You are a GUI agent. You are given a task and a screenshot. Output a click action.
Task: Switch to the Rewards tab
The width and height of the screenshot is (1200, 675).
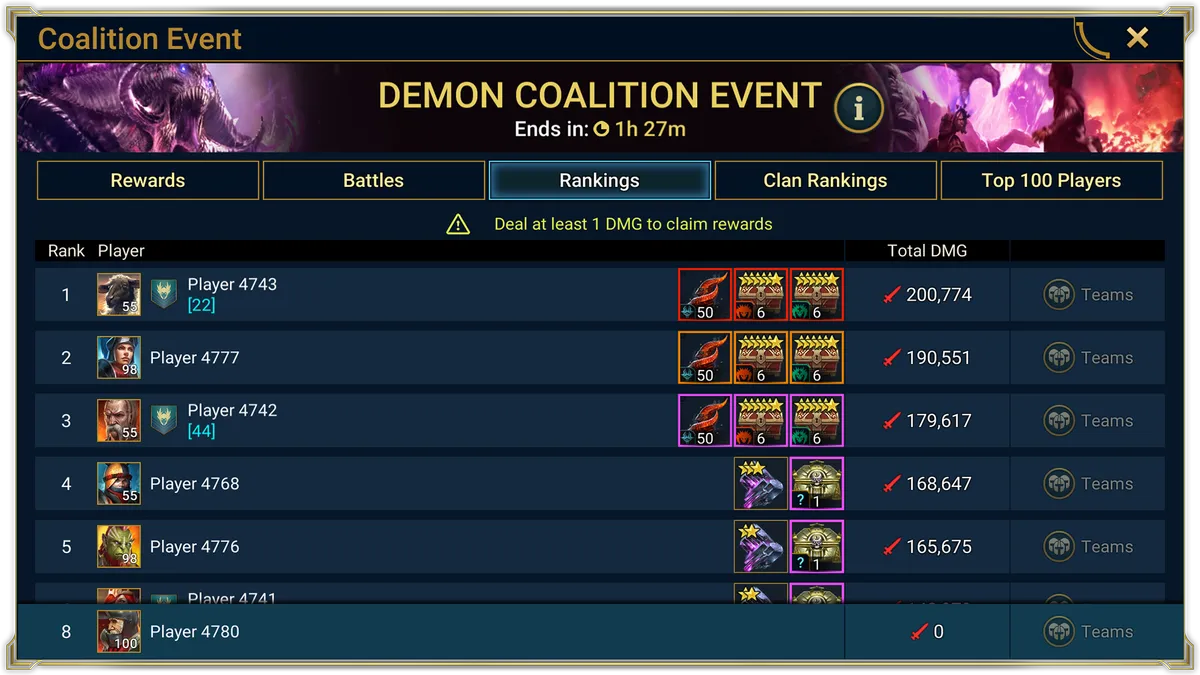click(148, 181)
